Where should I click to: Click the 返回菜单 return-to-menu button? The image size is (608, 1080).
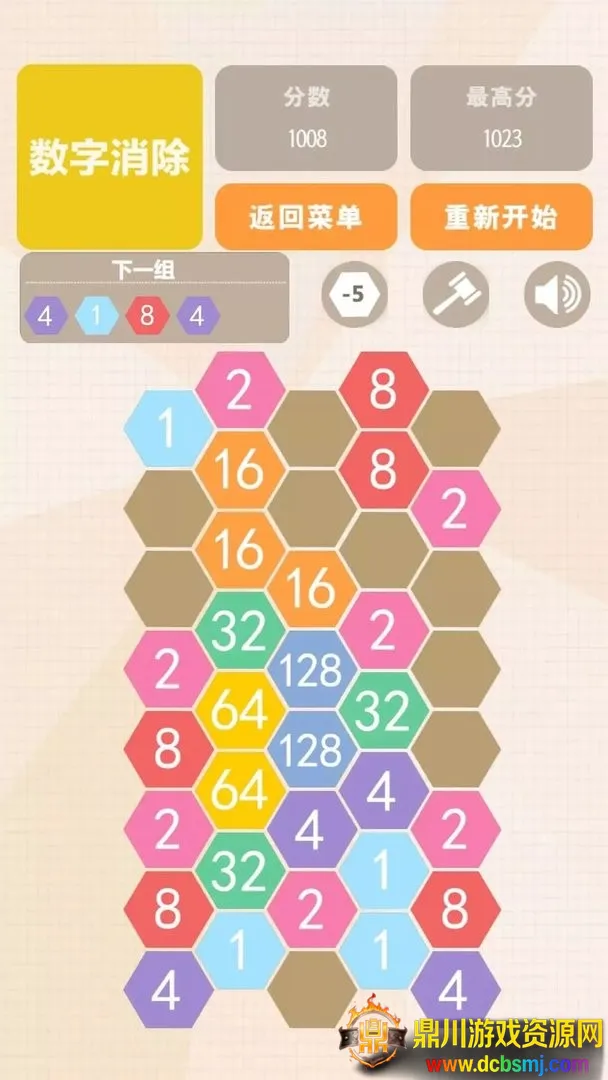click(x=305, y=216)
